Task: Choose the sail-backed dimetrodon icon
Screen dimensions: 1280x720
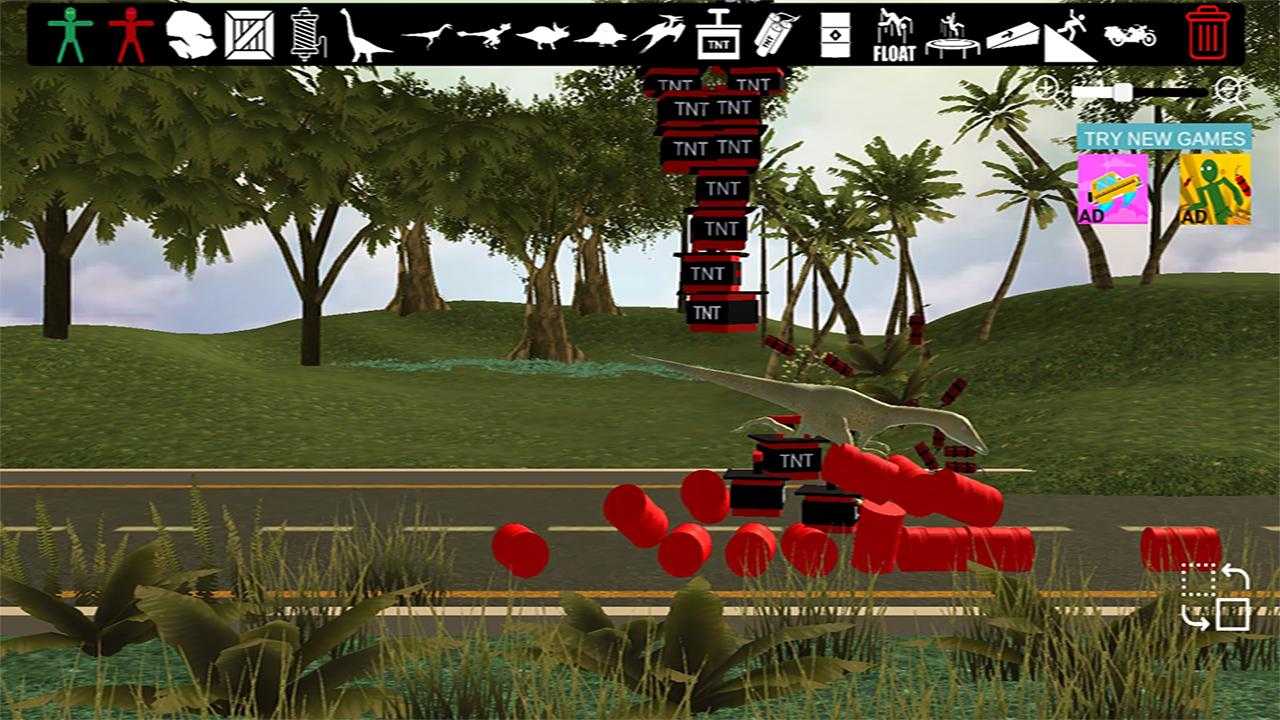Action: [x=600, y=37]
